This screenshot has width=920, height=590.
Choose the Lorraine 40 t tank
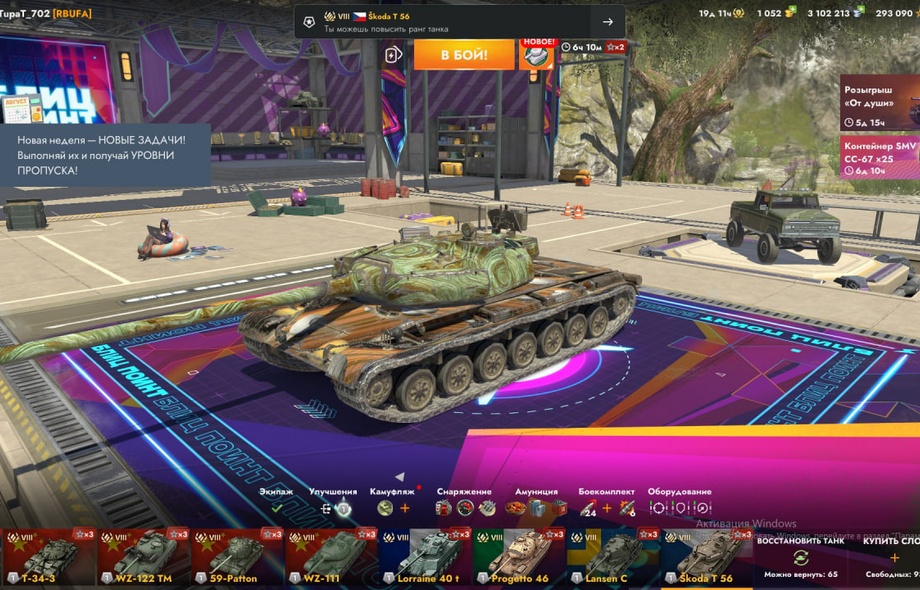pos(427,556)
